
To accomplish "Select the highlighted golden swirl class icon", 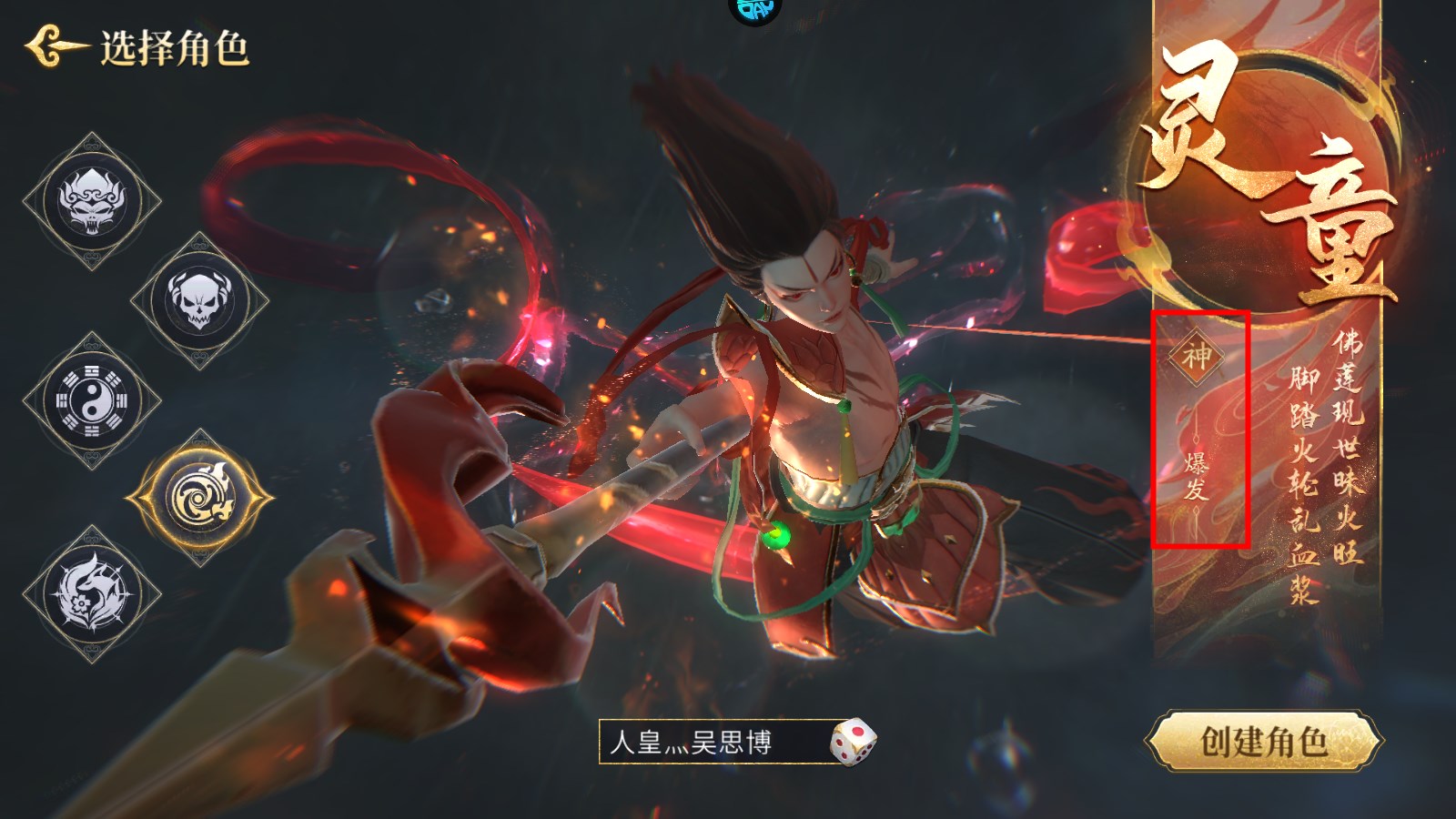I will point(200,498).
